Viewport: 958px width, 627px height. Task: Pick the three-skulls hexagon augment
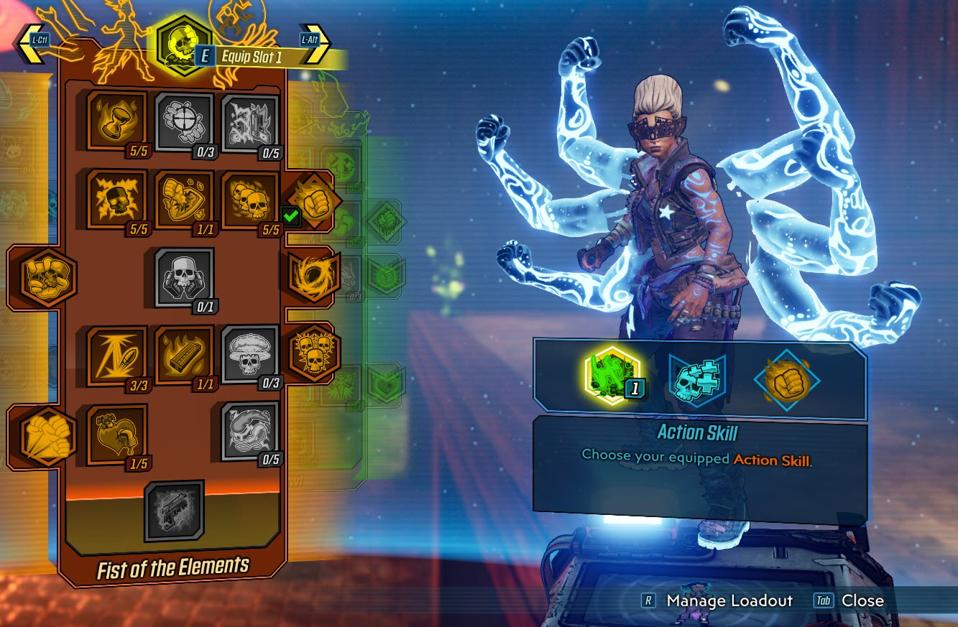click(311, 353)
